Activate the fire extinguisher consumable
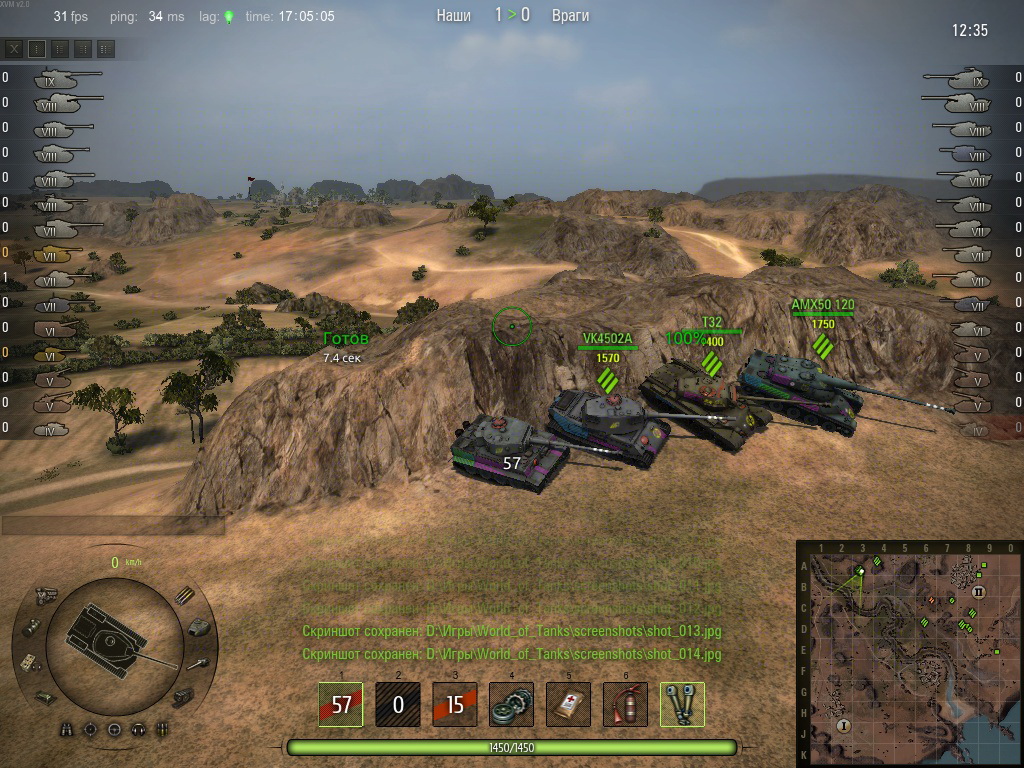 point(626,704)
